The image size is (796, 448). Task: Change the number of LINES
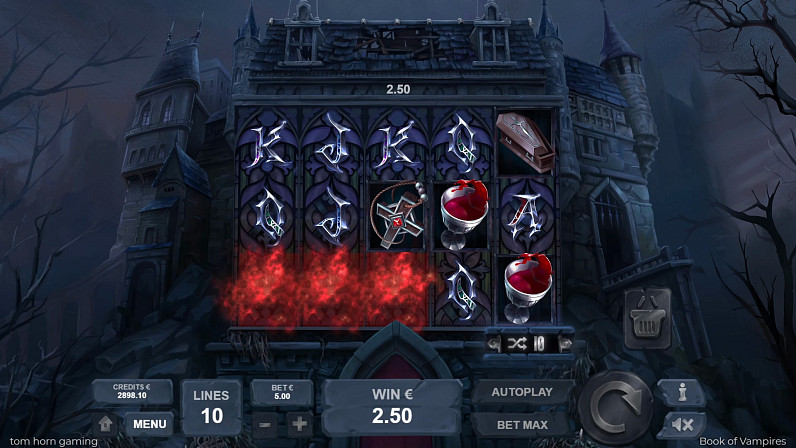point(211,406)
